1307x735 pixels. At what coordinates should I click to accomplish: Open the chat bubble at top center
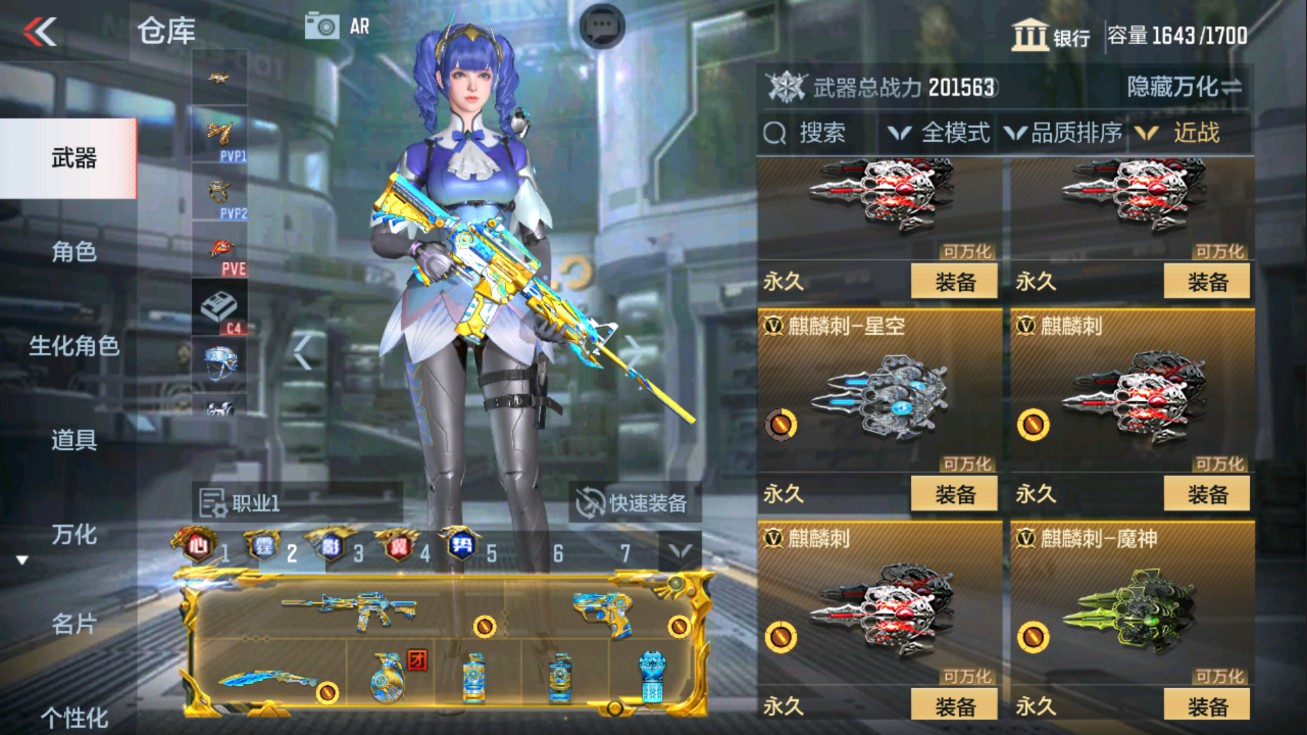tap(601, 23)
